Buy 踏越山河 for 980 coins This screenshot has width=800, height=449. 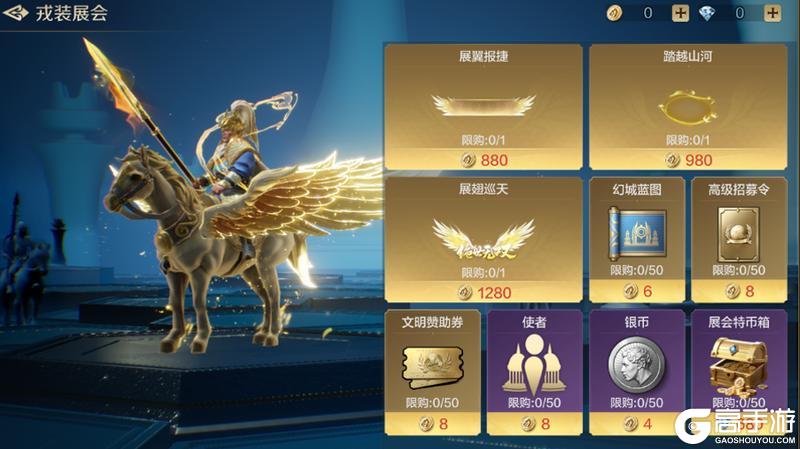(687, 160)
